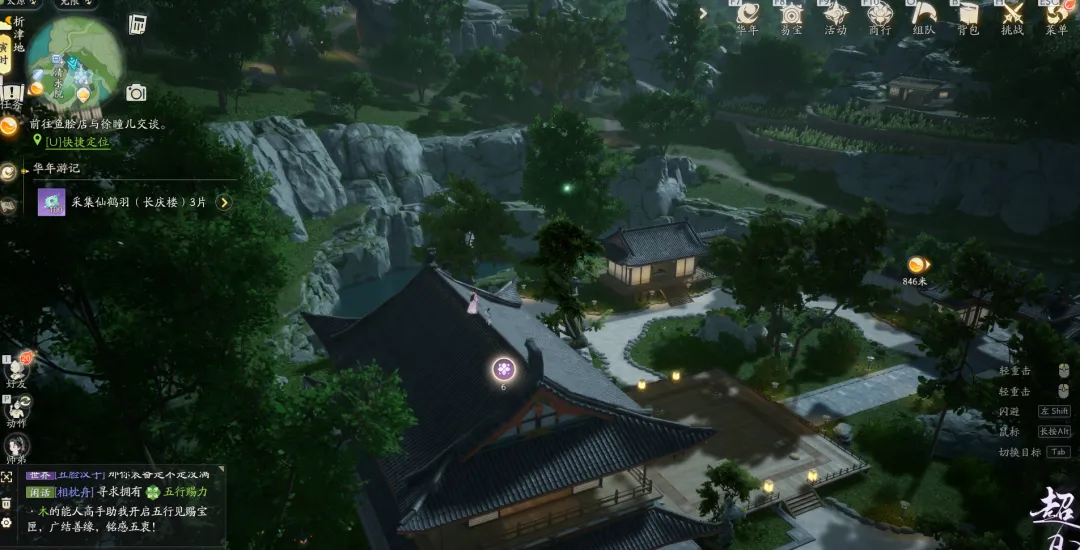Open the 背包 backpack

pos(968,15)
